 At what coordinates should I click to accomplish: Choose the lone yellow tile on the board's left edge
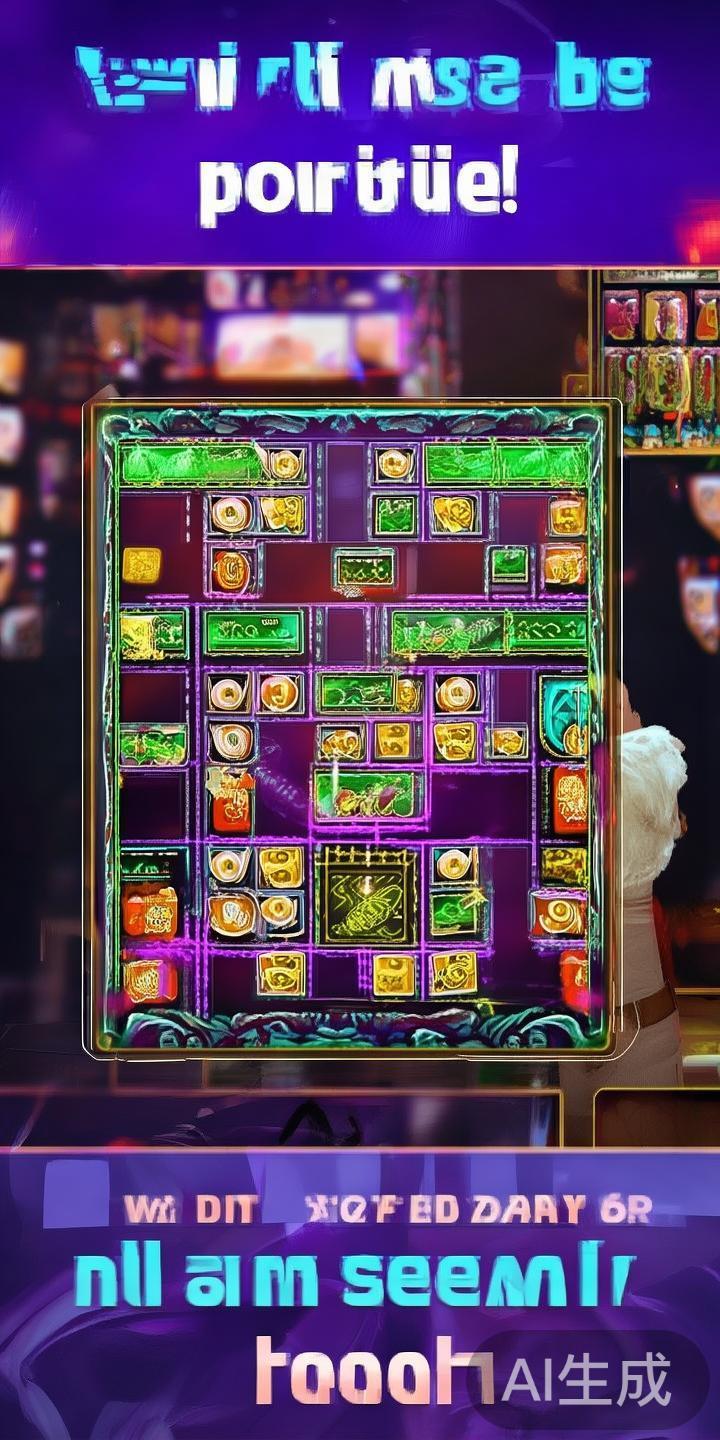pos(141,566)
